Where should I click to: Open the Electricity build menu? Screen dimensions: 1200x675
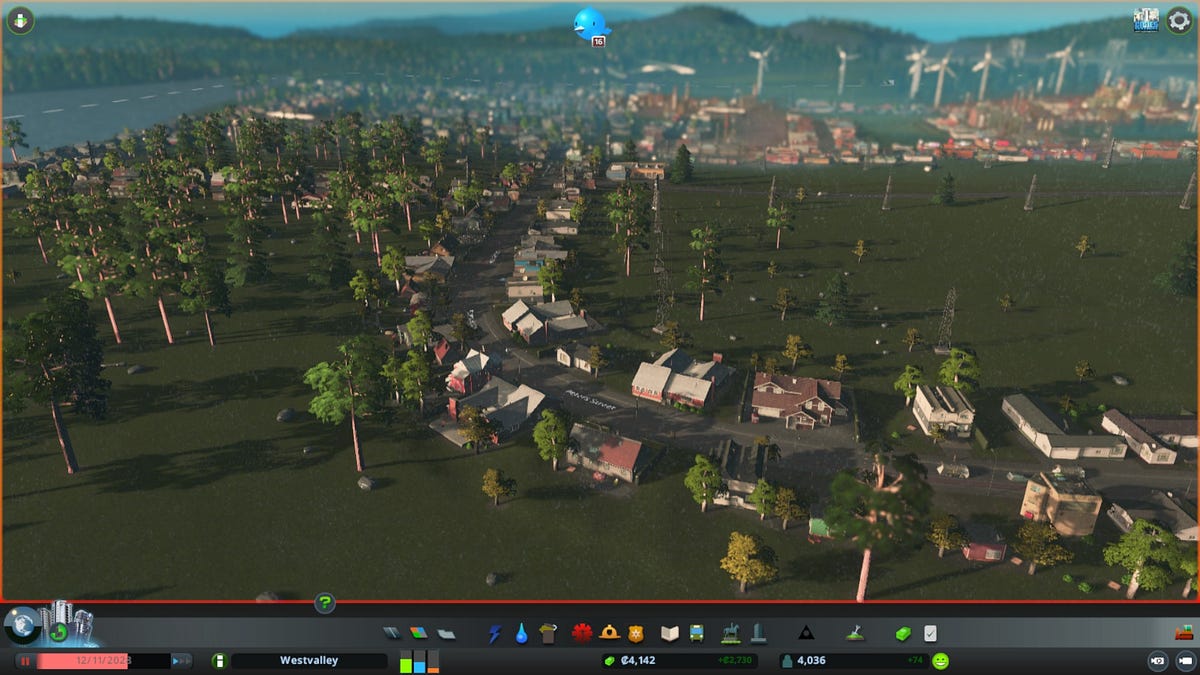point(495,633)
